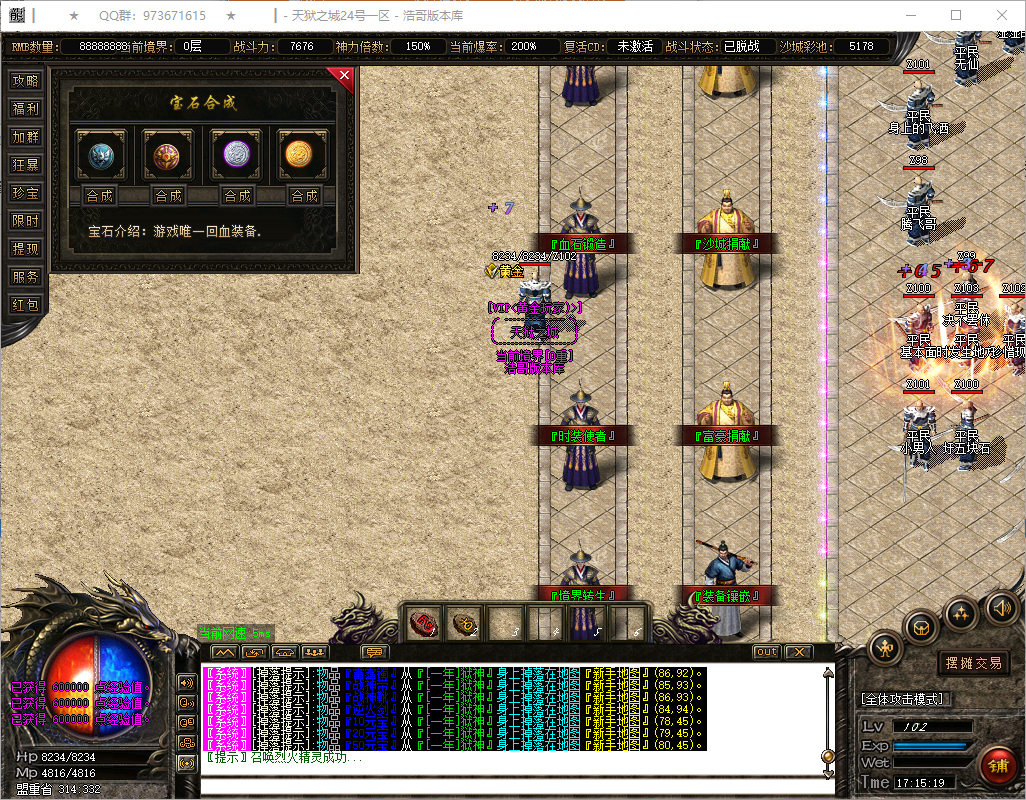This screenshot has width=1026, height=800.
Task: Show the 限时 limited-time menu
Action: 25,221
